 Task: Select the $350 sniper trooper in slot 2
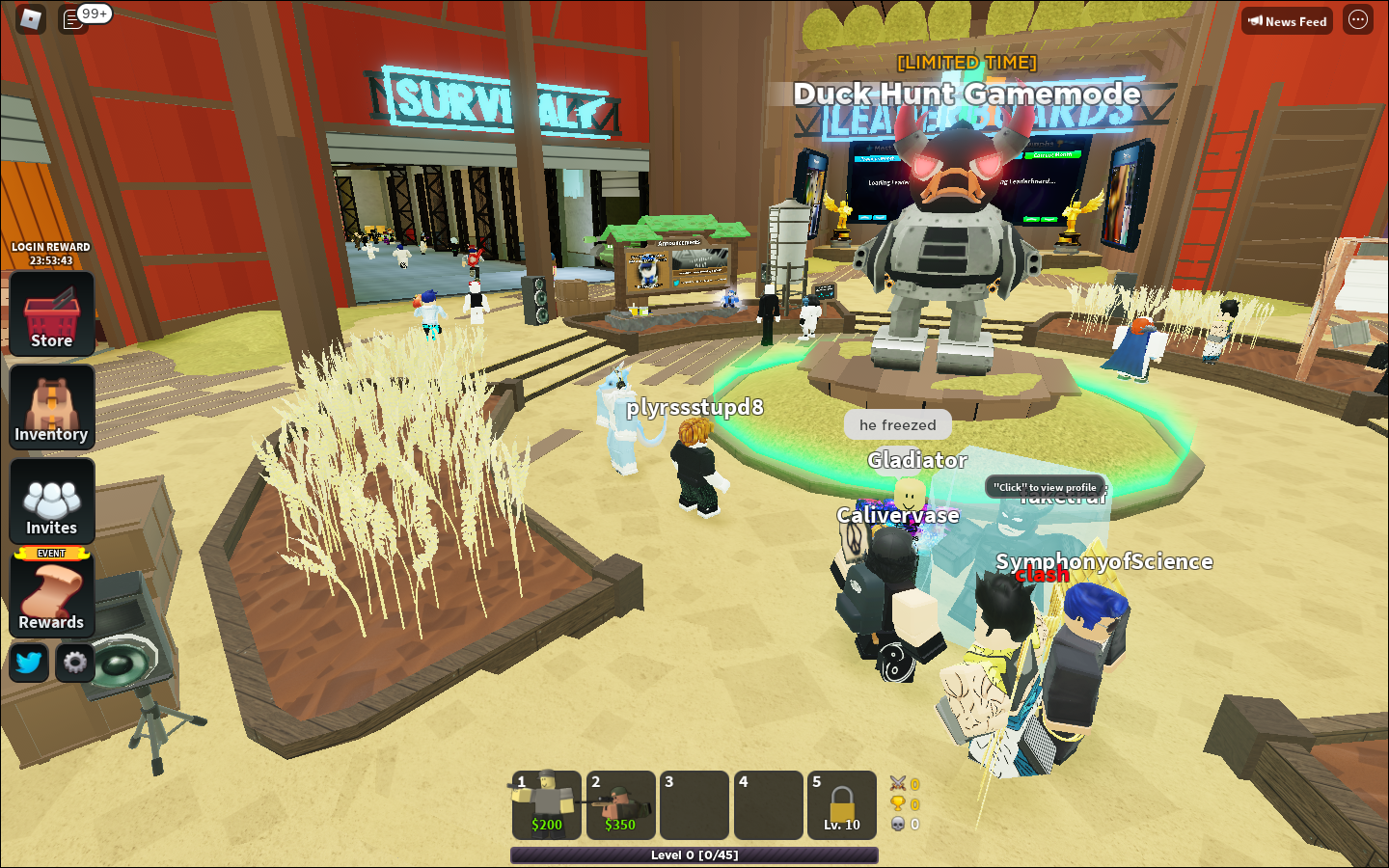click(x=620, y=805)
